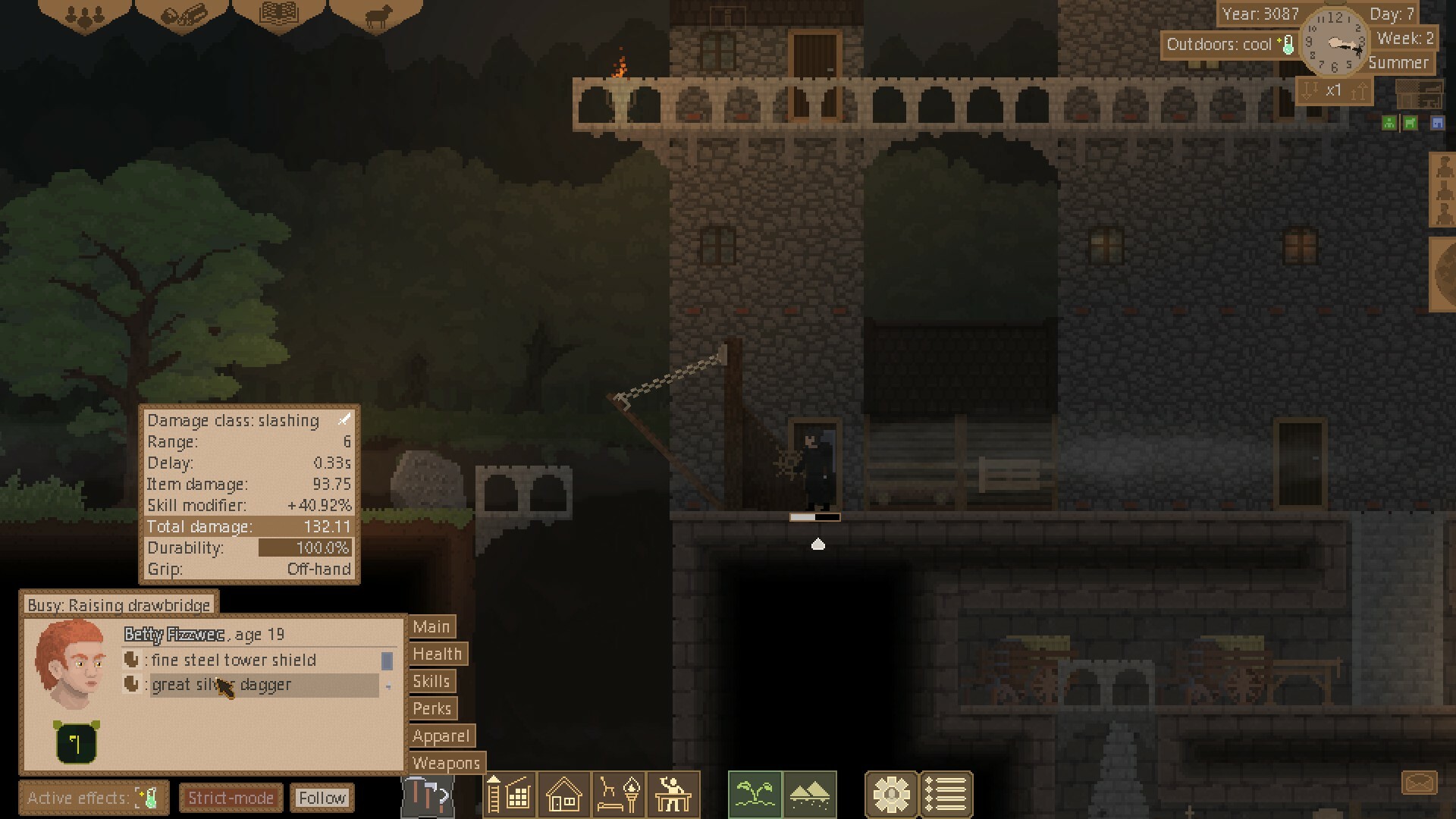Expand the great silver dagger entry
Viewport: 1456px width, 819px height.
221,684
